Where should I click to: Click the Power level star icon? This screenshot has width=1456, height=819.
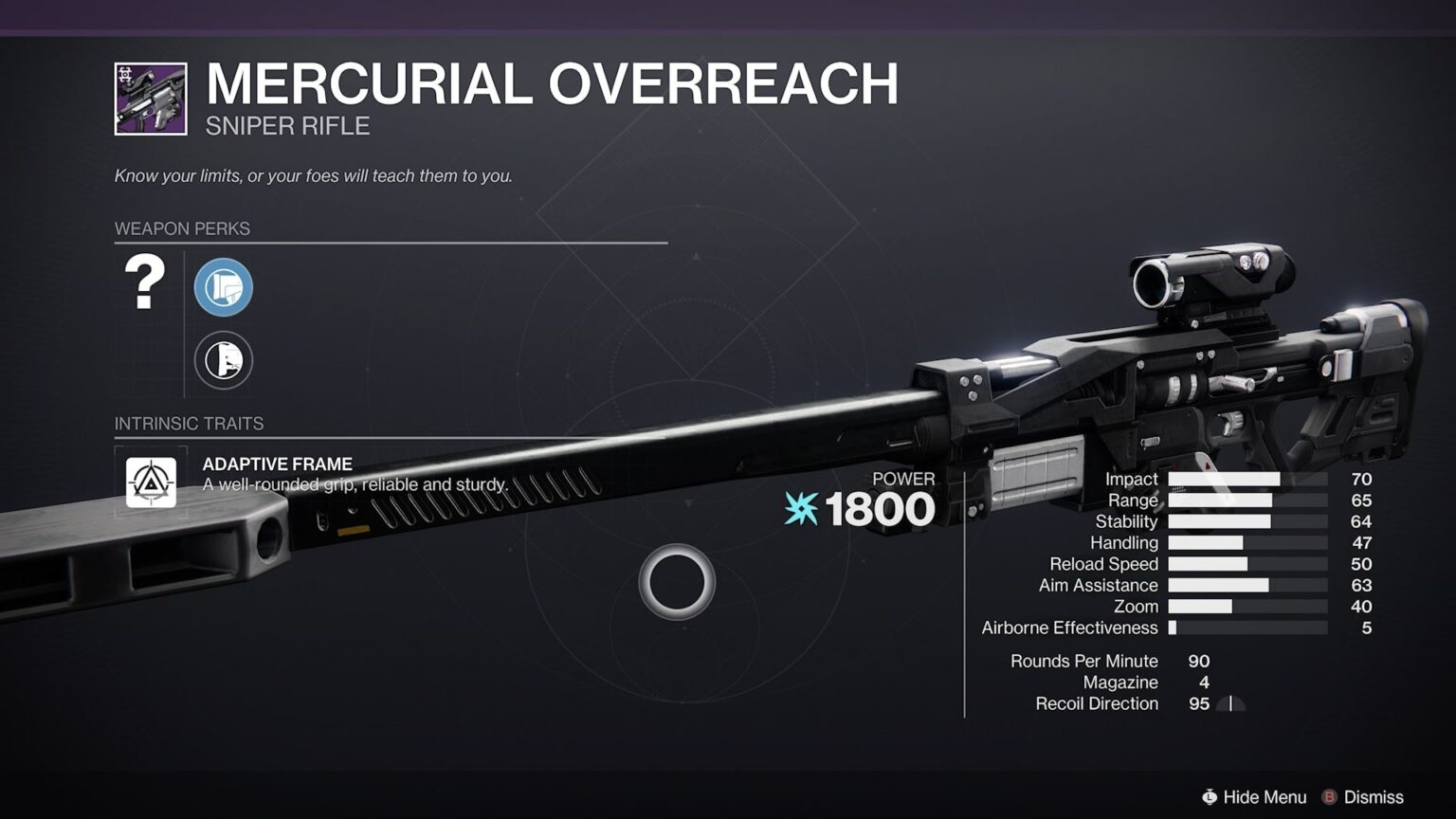coord(799,509)
